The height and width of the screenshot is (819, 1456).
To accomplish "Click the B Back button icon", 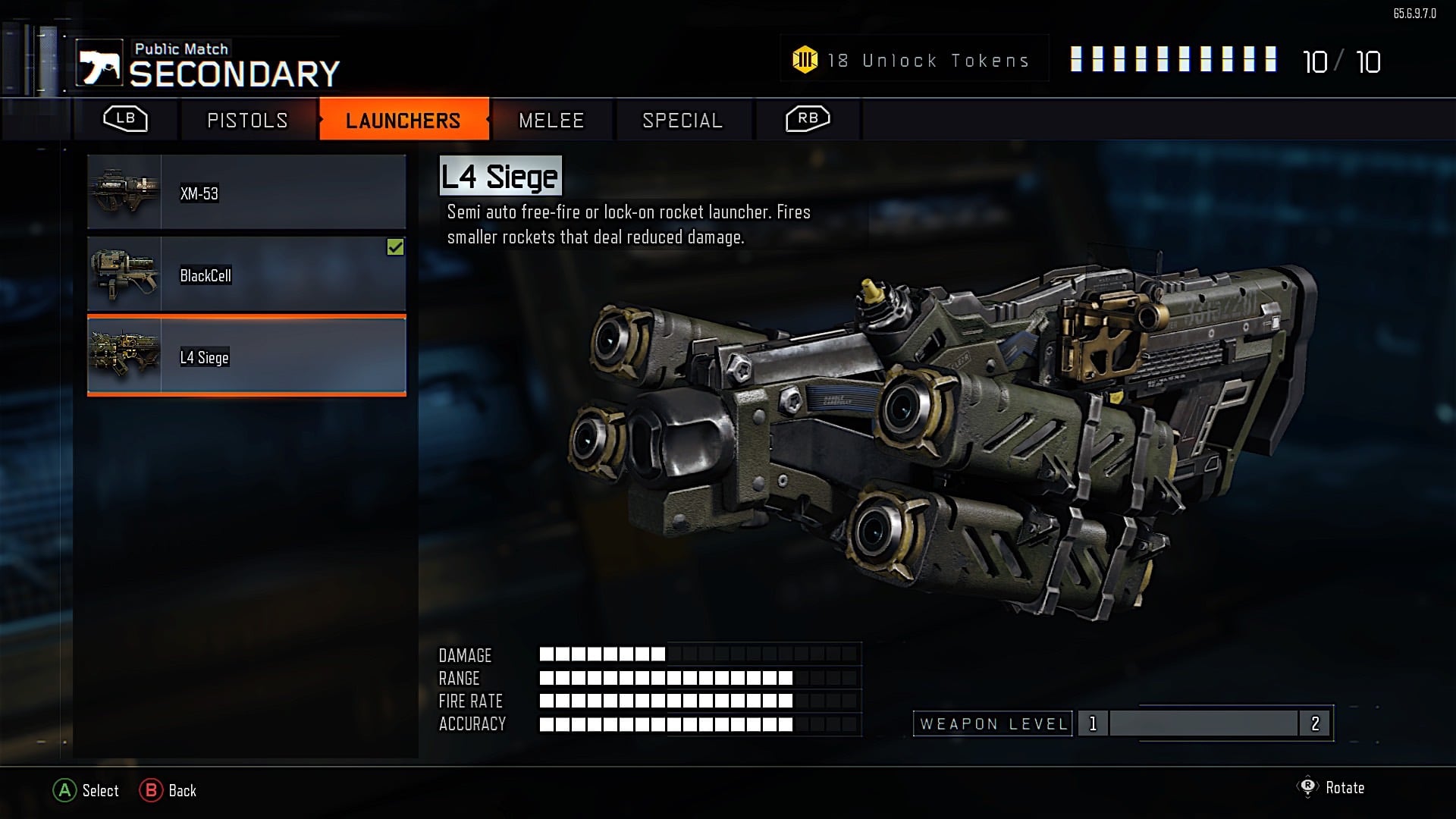I will click(x=152, y=791).
